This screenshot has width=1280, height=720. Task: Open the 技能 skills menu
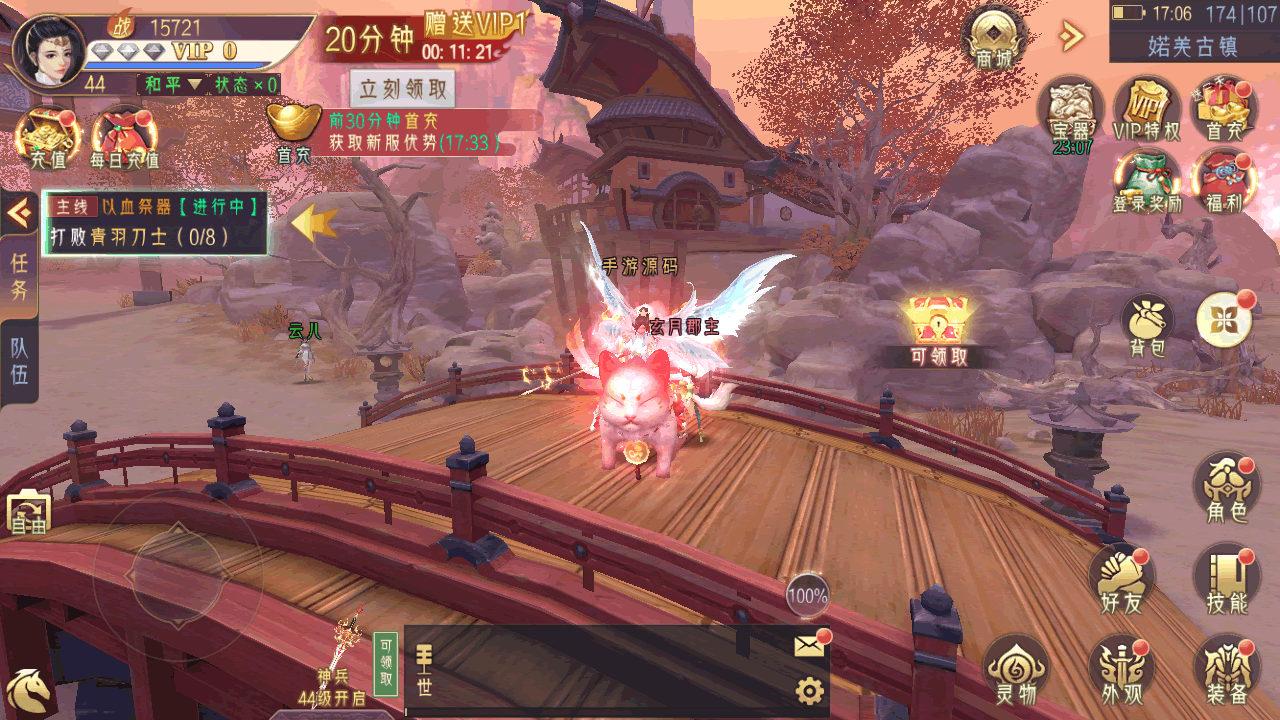pyautogui.click(x=1226, y=581)
